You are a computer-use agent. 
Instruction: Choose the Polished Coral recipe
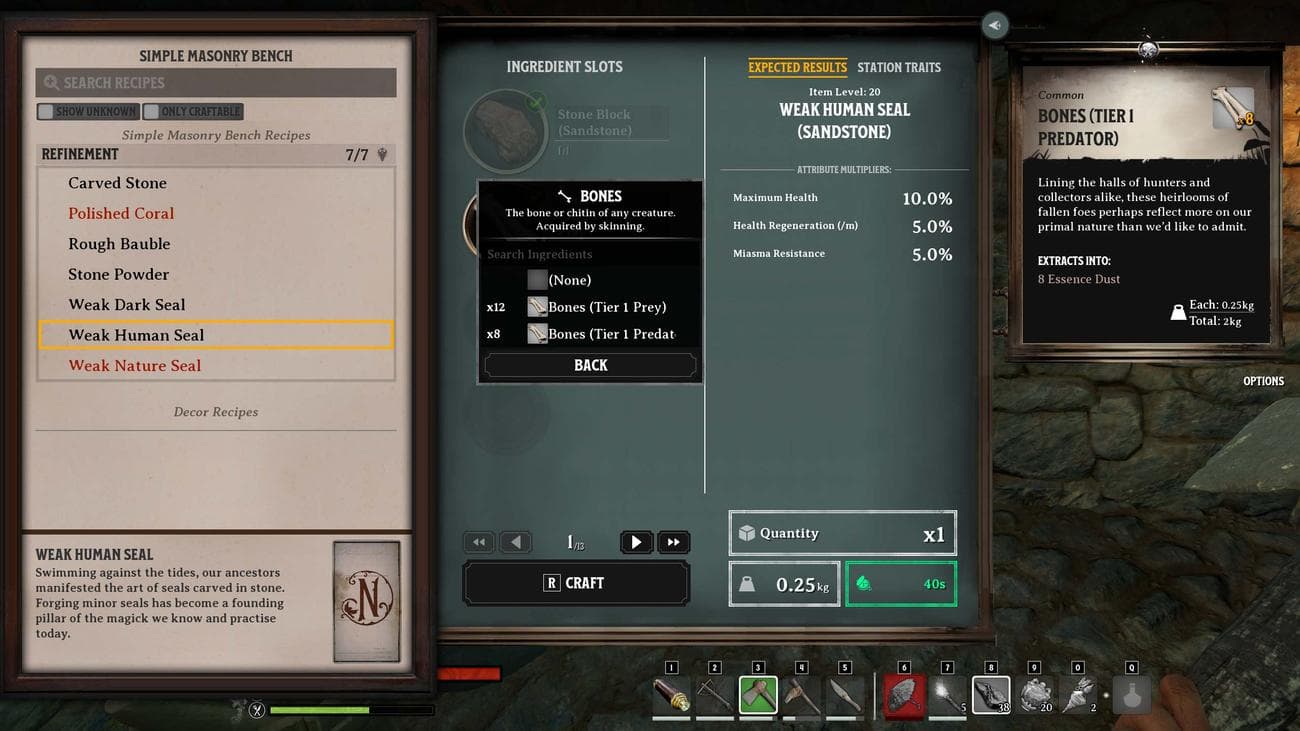tap(121, 213)
